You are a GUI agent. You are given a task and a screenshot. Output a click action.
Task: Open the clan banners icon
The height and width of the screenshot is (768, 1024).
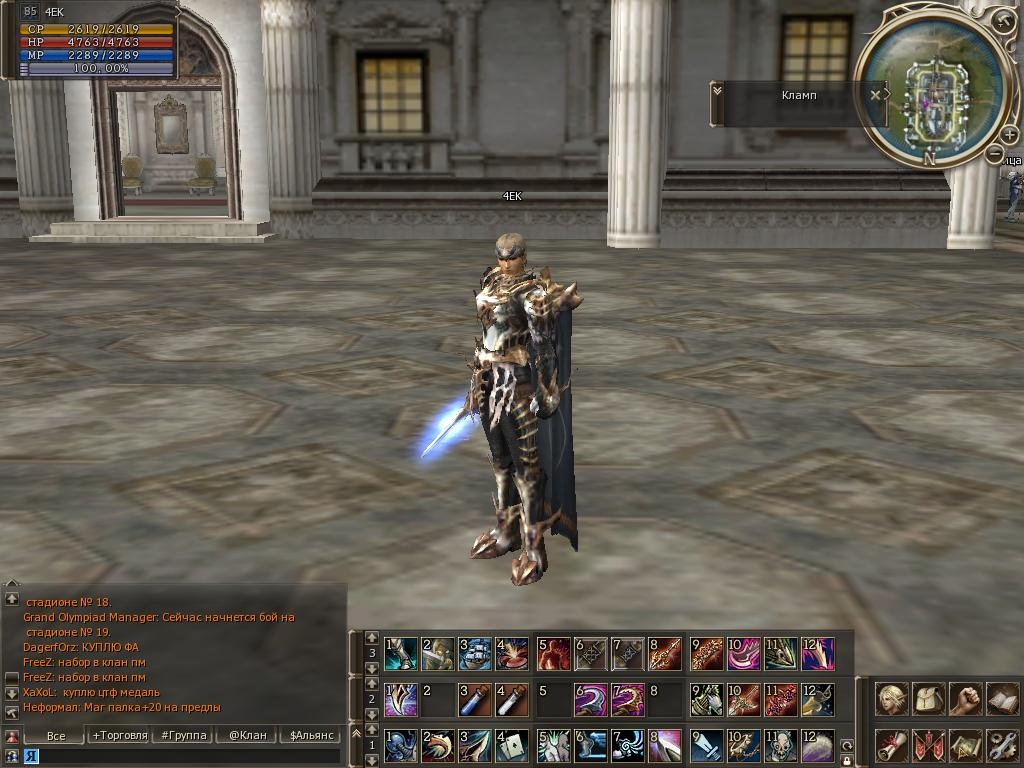click(x=929, y=745)
